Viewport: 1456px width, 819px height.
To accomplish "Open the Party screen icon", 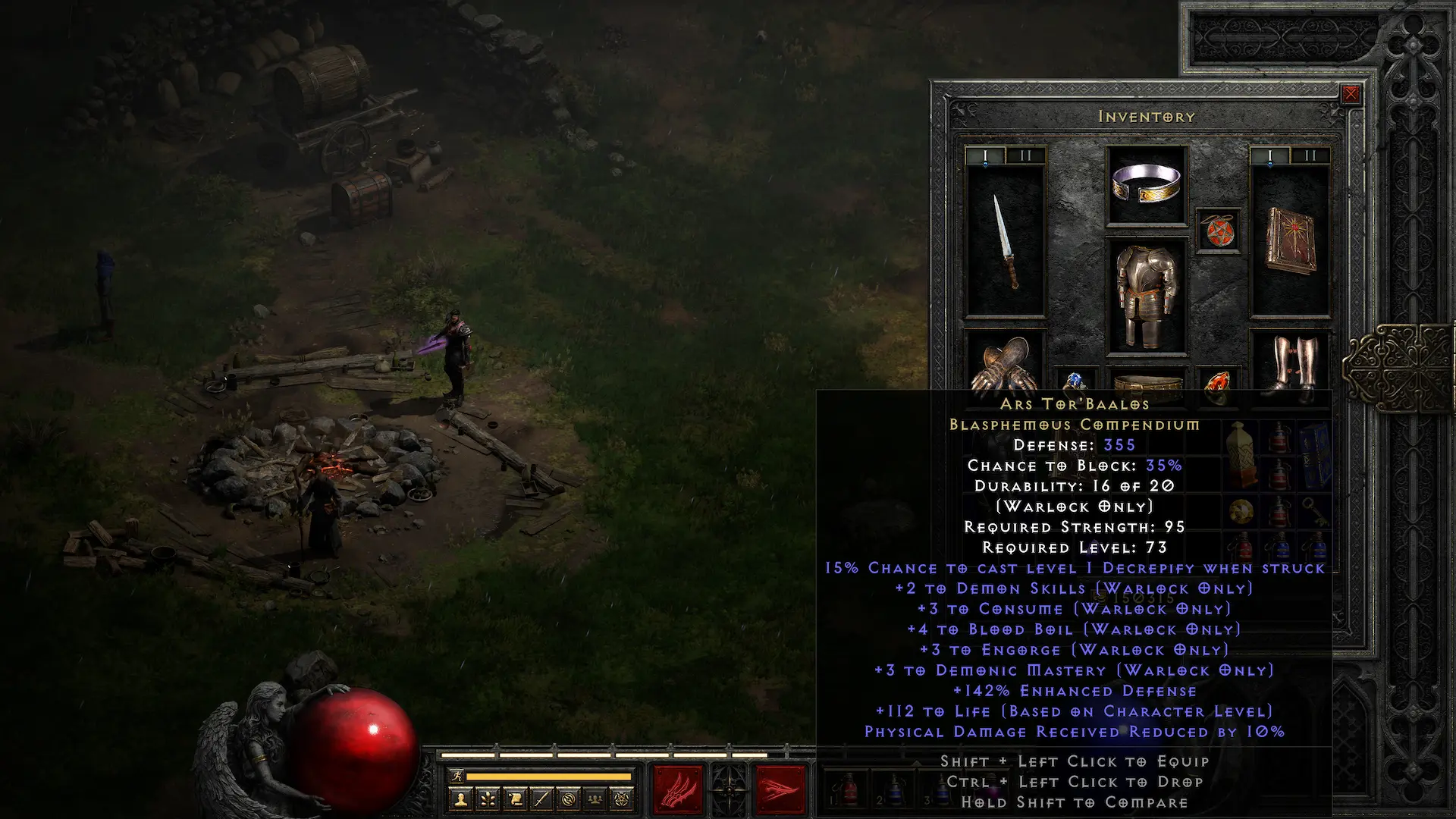I will [x=595, y=799].
